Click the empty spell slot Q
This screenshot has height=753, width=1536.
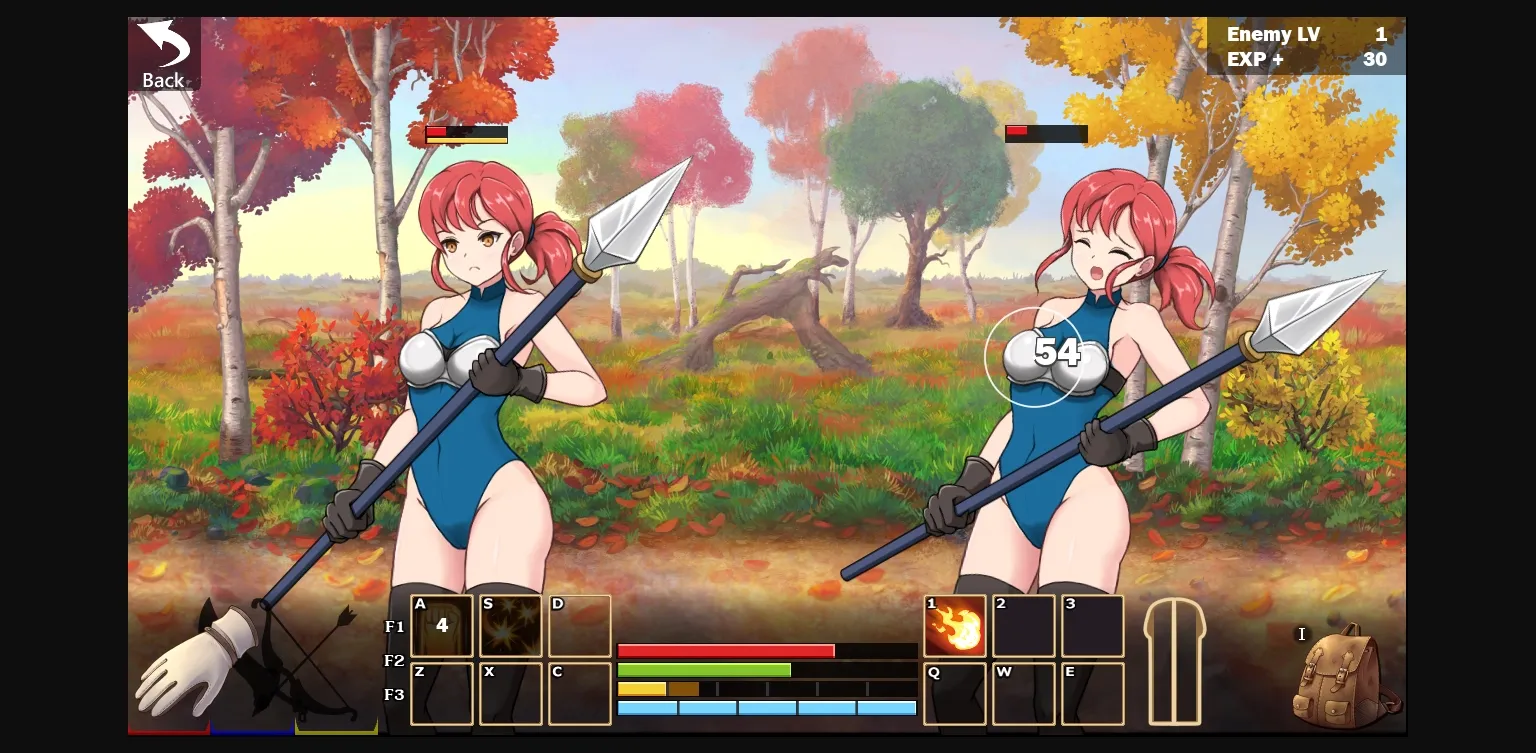coord(955,693)
